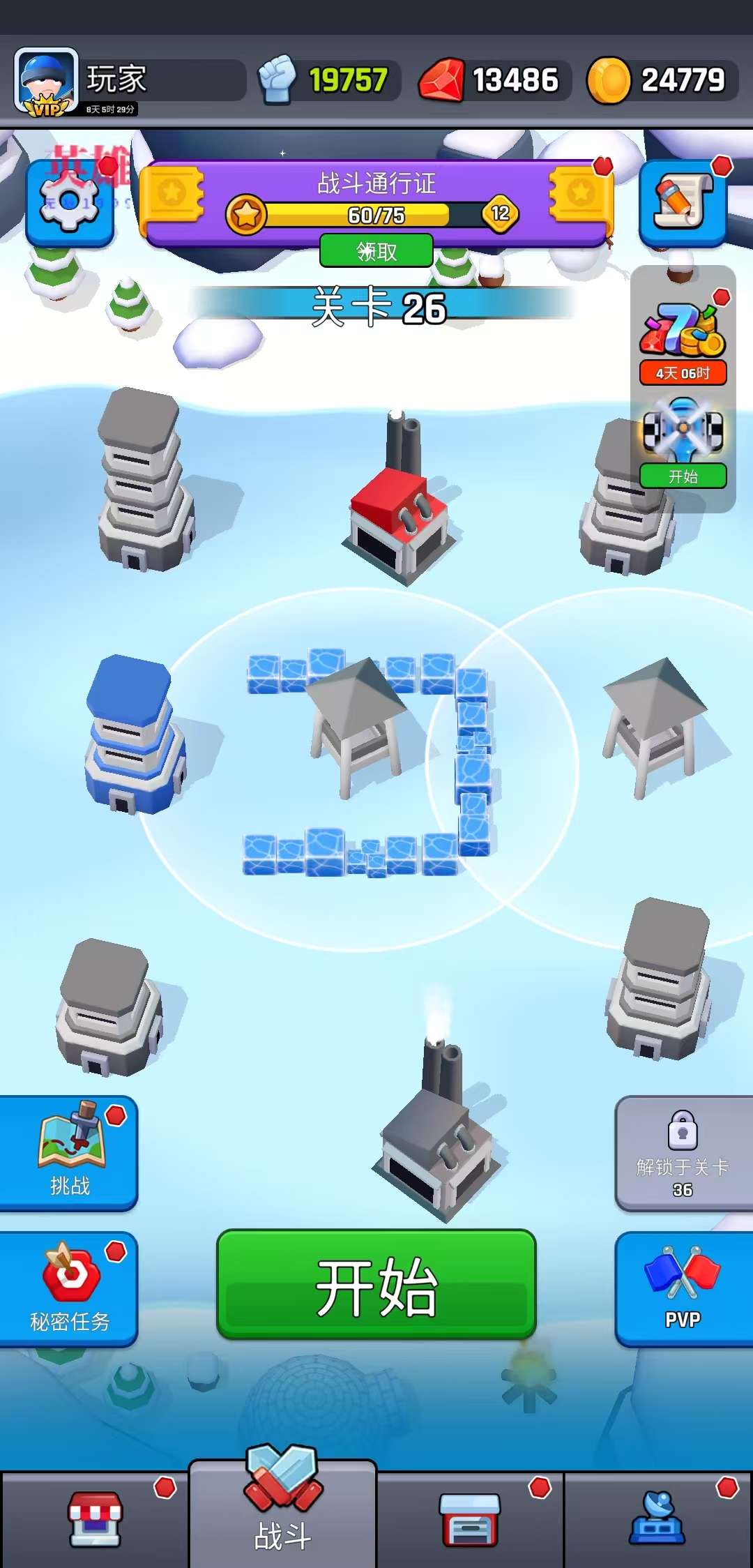The image size is (753, 1568).
Task: Open the red garage building tab
Action: click(470, 1521)
